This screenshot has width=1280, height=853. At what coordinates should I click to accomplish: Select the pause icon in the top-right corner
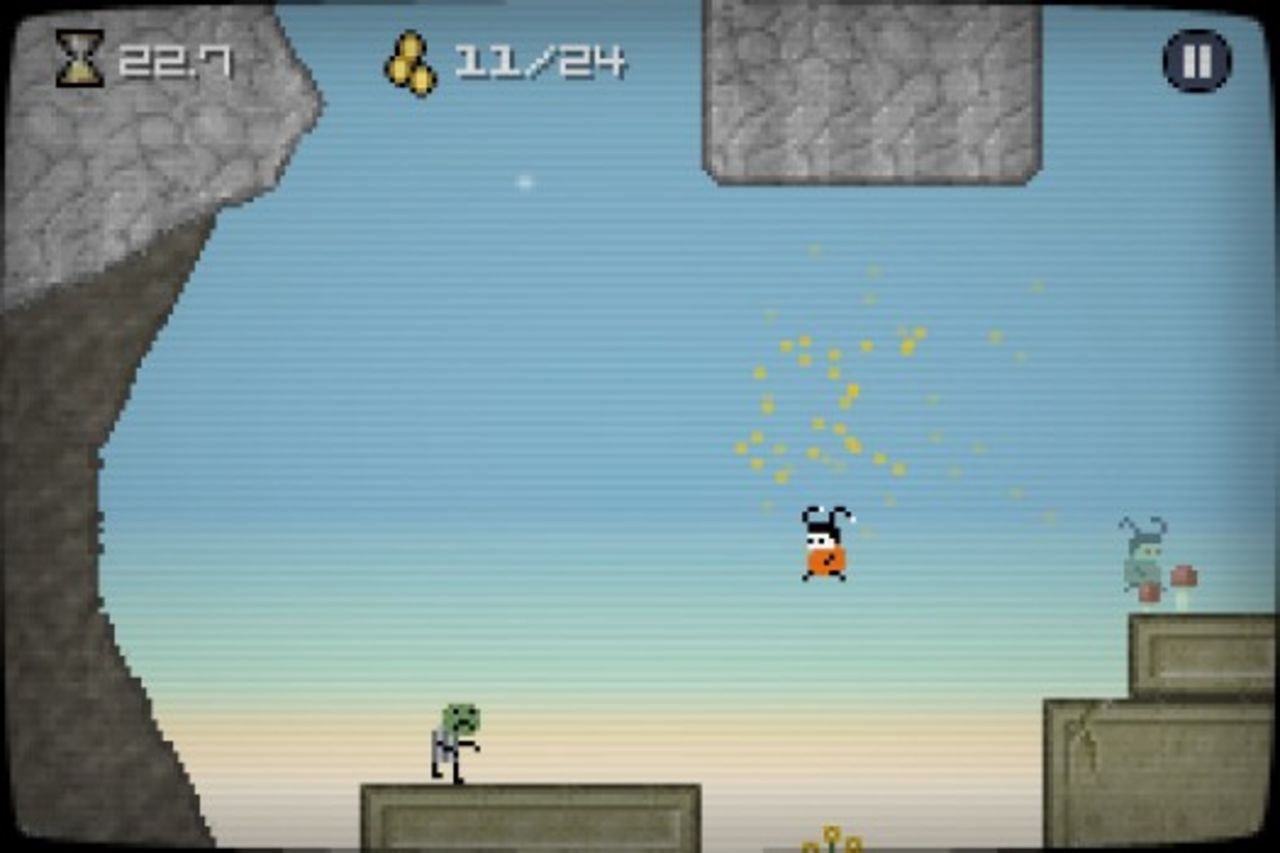pos(1195,60)
